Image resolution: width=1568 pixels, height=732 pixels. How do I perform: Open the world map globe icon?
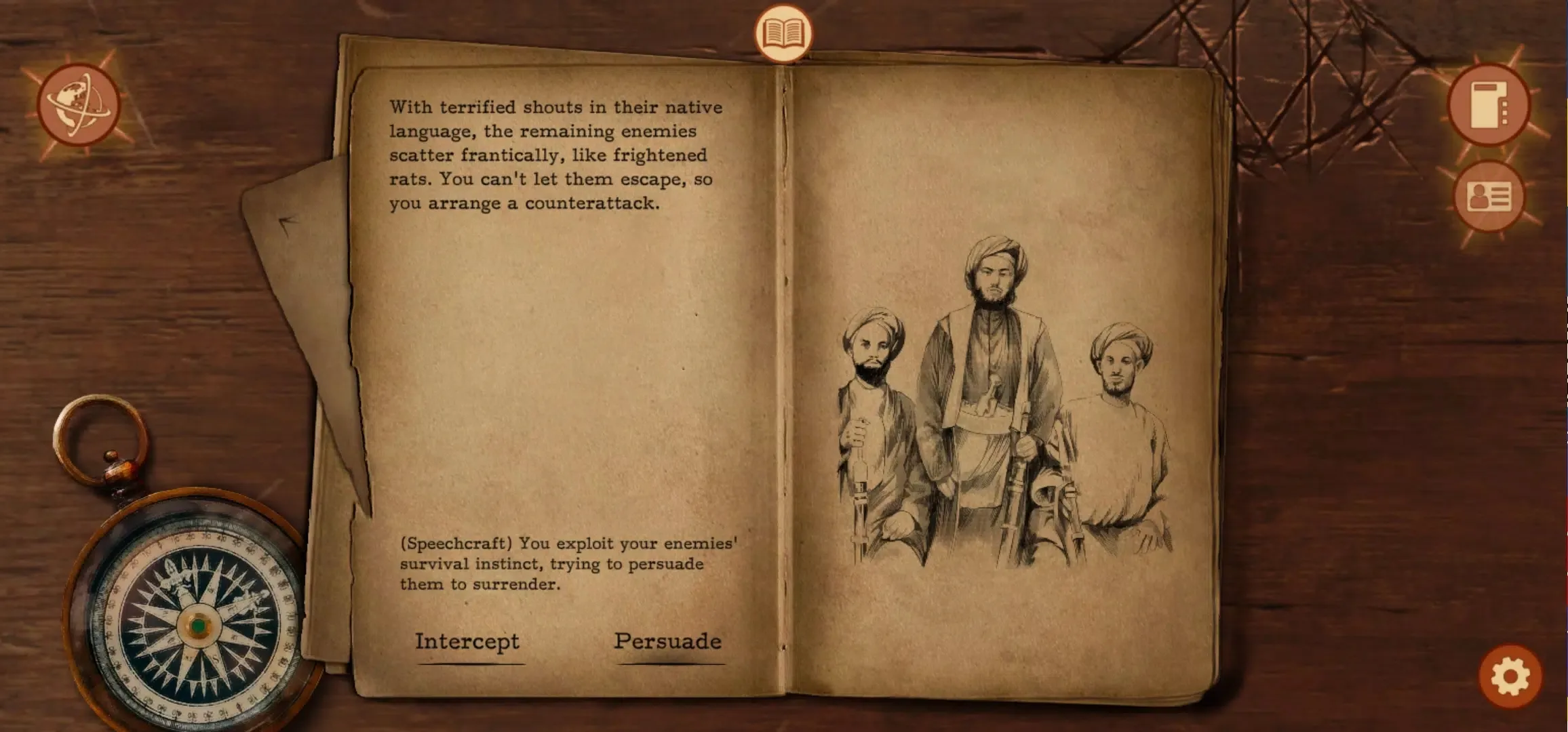click(79, 105)
